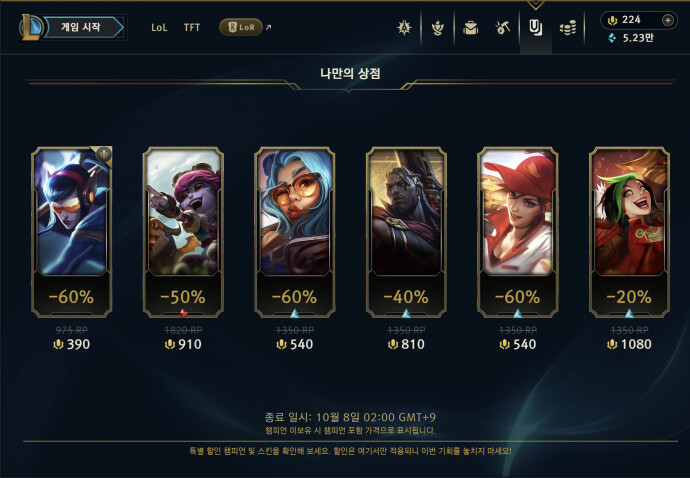
Task: Open the trophy icon in the top bar
Action: click(437, 27)
